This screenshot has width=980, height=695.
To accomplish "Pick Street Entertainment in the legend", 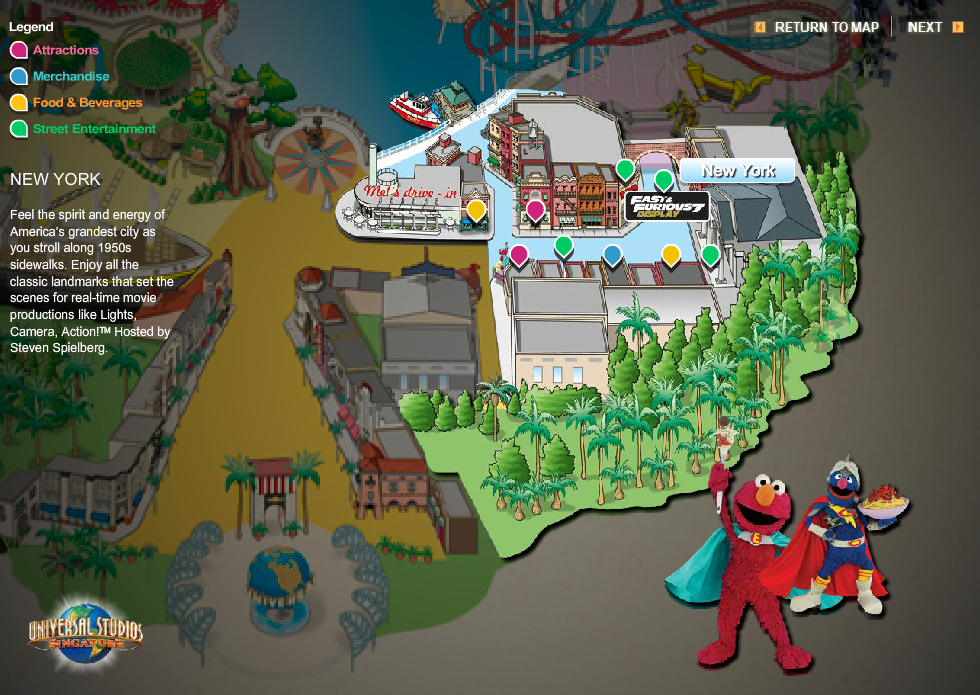I will (x=94, y=128).
